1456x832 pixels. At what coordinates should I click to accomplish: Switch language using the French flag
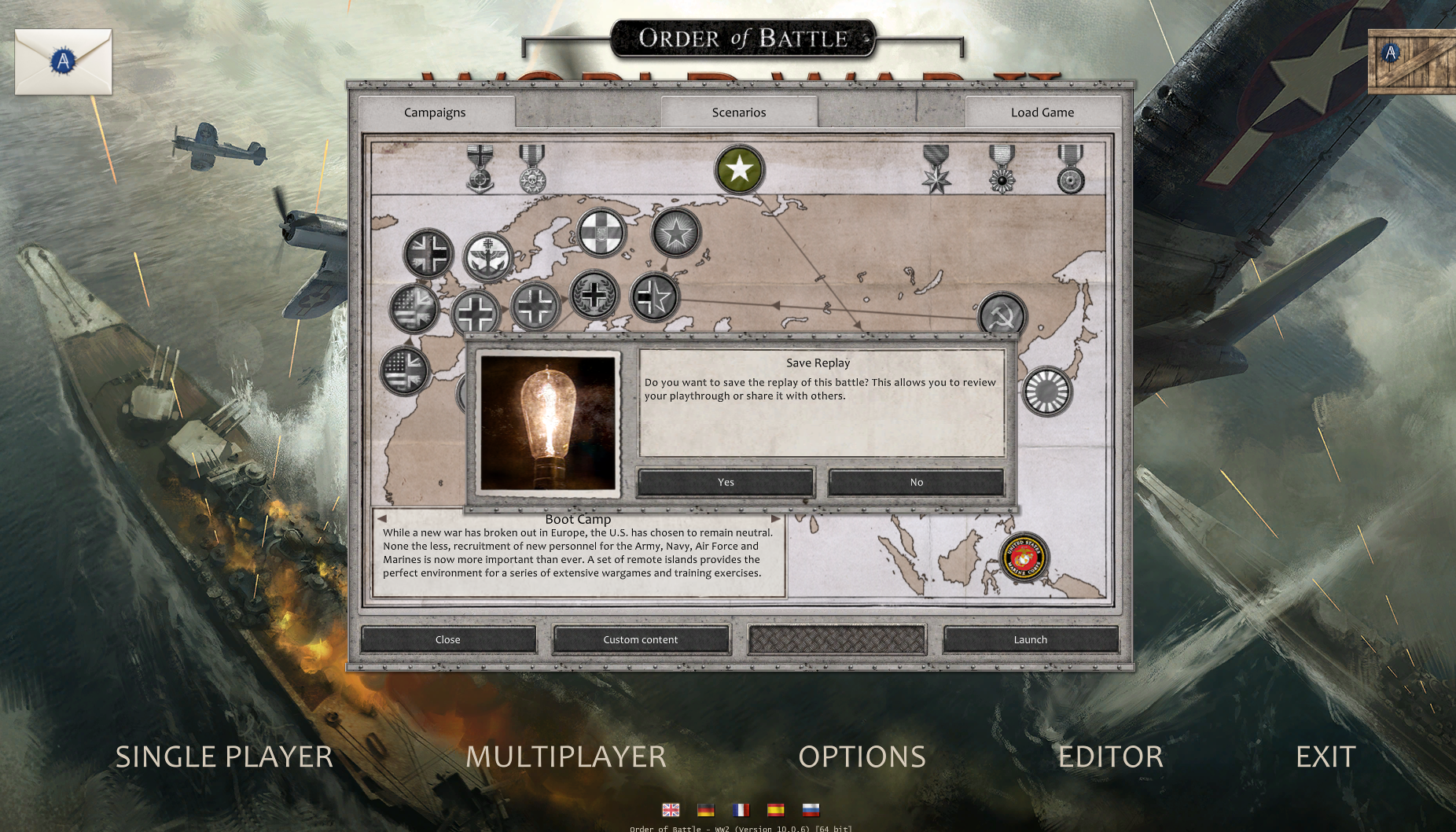point(741,809)
